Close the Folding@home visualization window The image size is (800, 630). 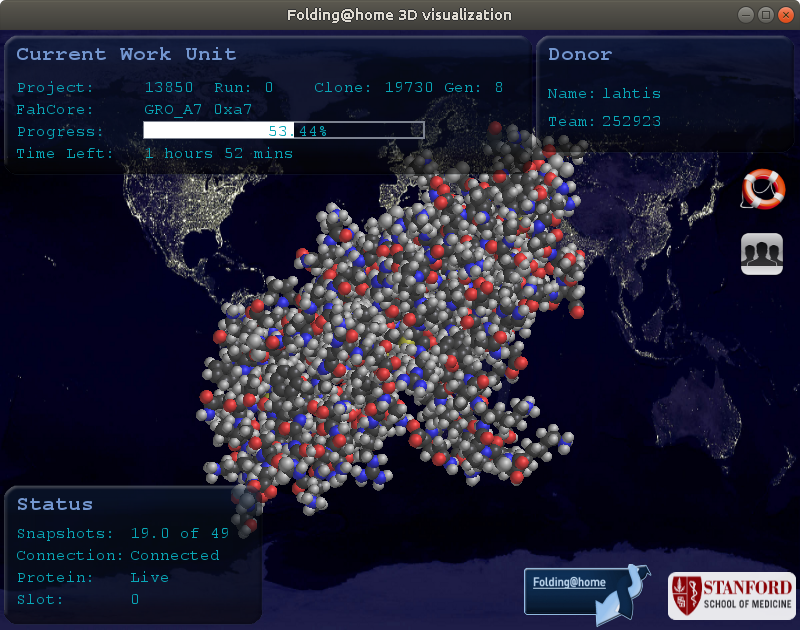click(x=784, y=15)
